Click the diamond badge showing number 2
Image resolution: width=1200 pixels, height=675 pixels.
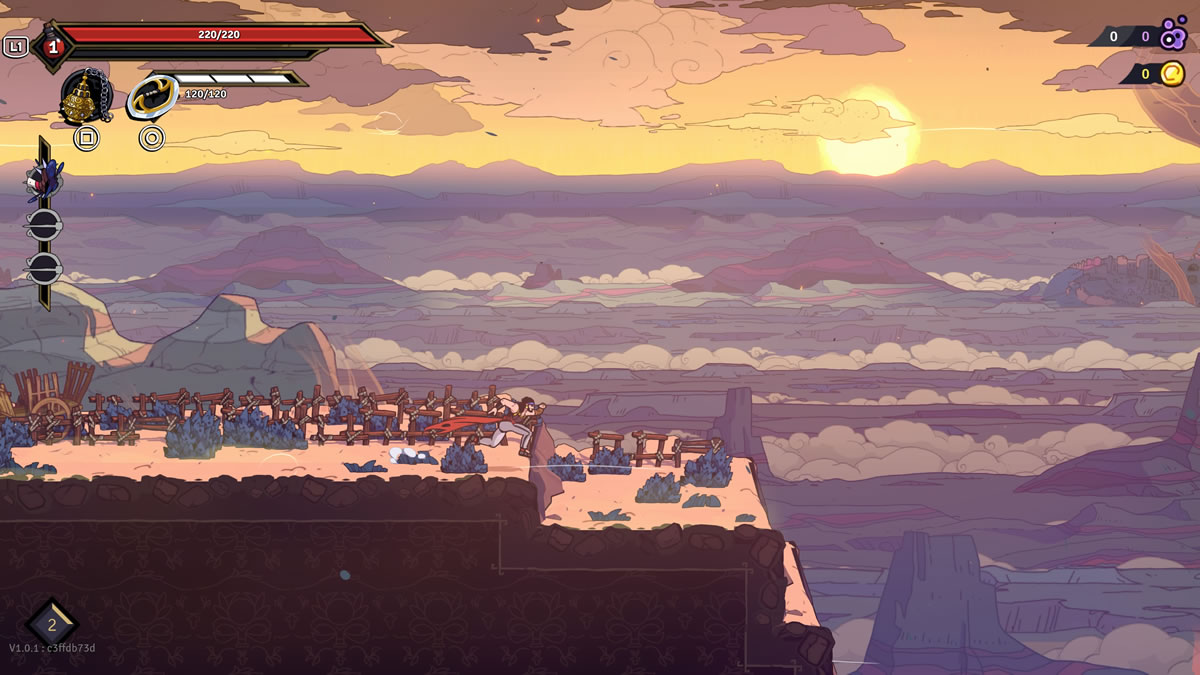pyautogui.click(x=52, y=625)
